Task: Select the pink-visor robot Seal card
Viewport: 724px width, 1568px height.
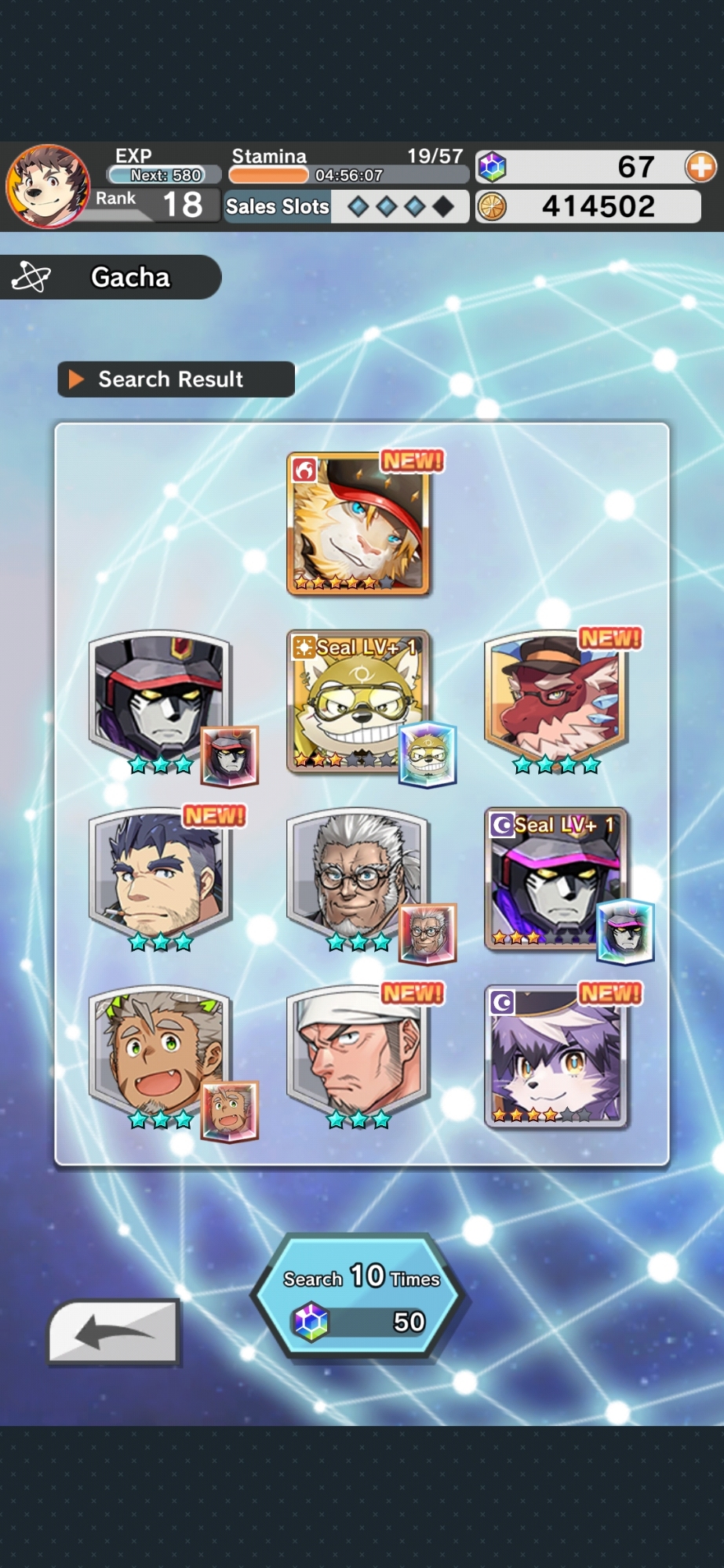Action: pos(555,878)
